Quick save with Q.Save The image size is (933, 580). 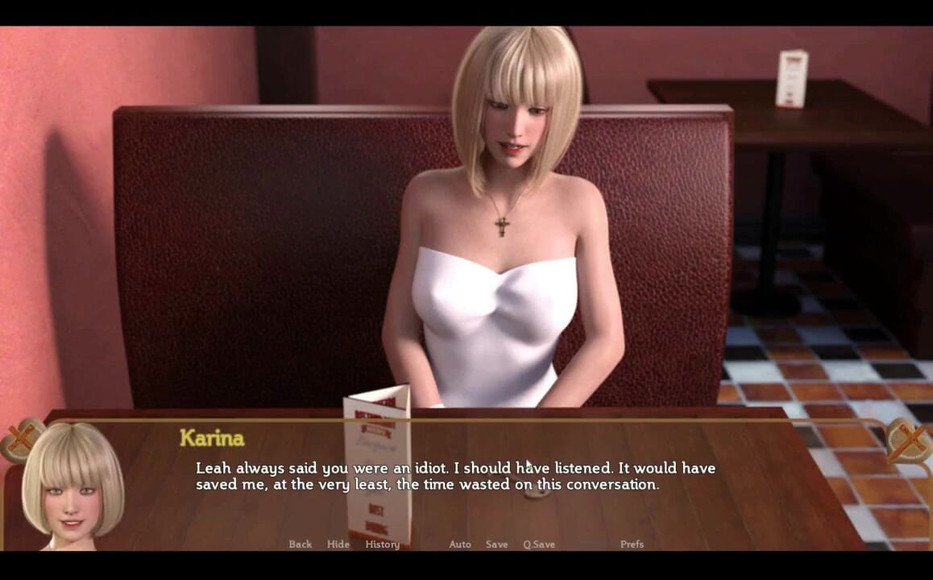[539, 544]
